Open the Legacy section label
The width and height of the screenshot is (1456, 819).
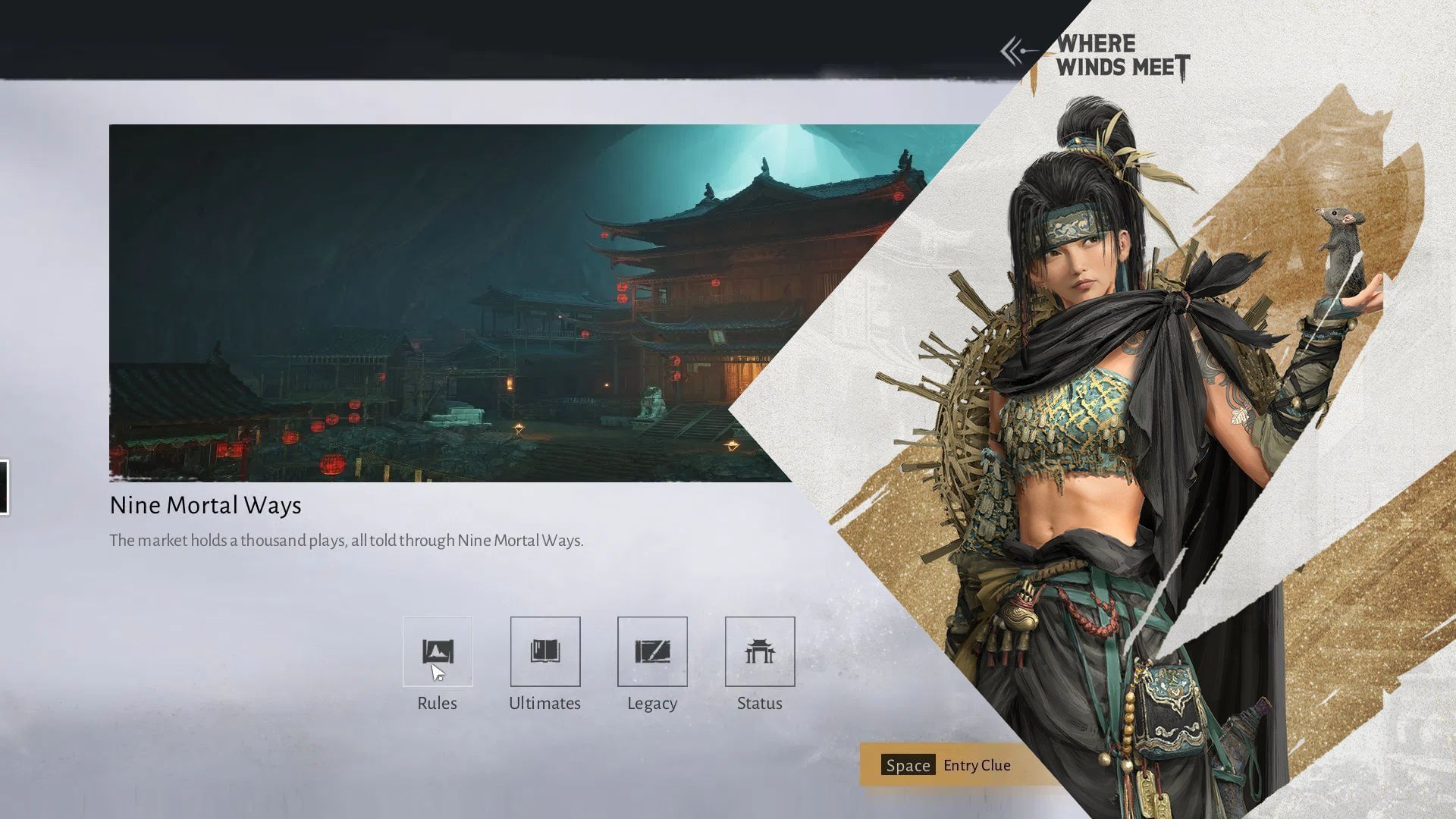coord(652,703)
